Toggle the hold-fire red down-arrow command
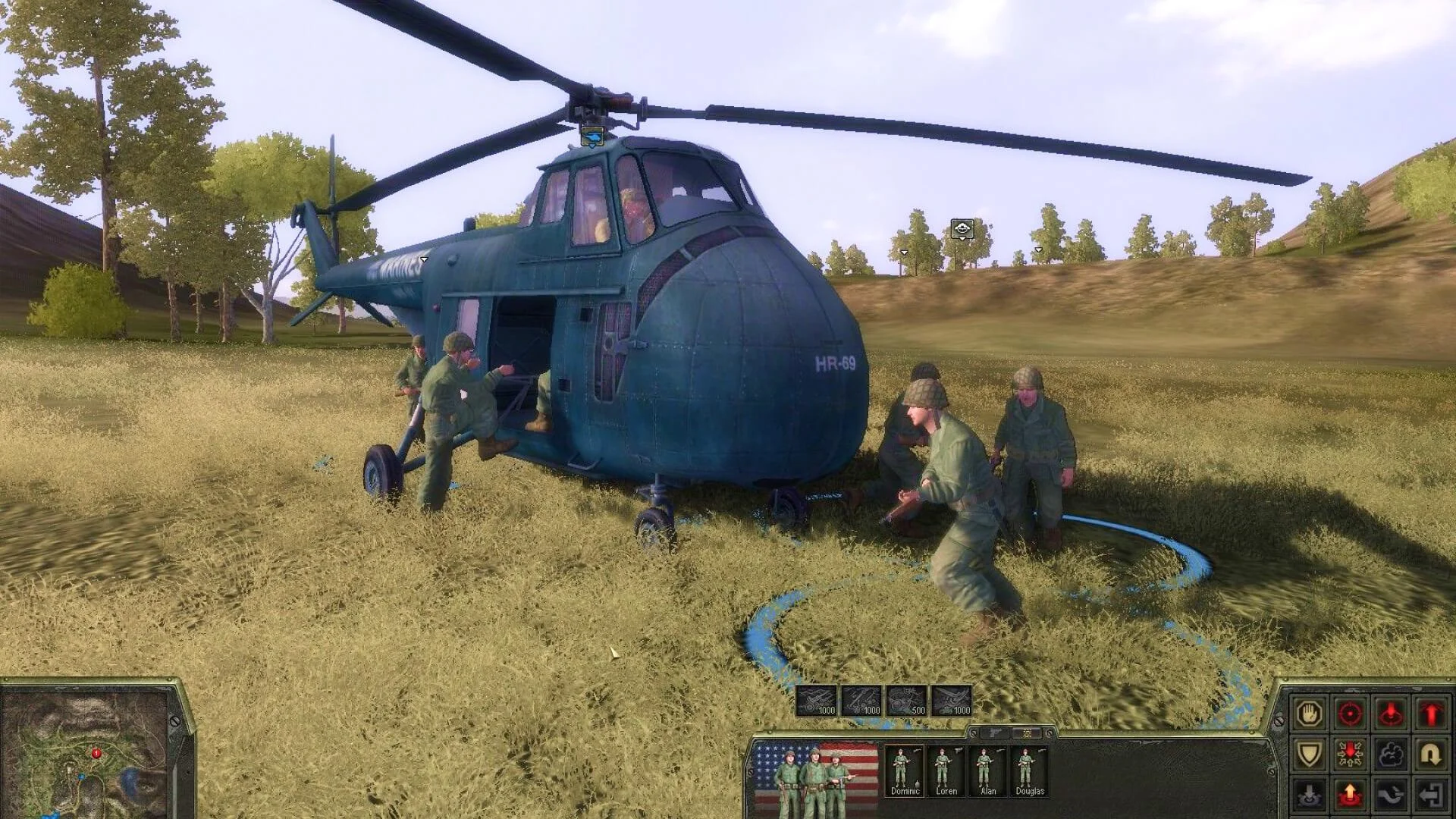 point(1390,714)
